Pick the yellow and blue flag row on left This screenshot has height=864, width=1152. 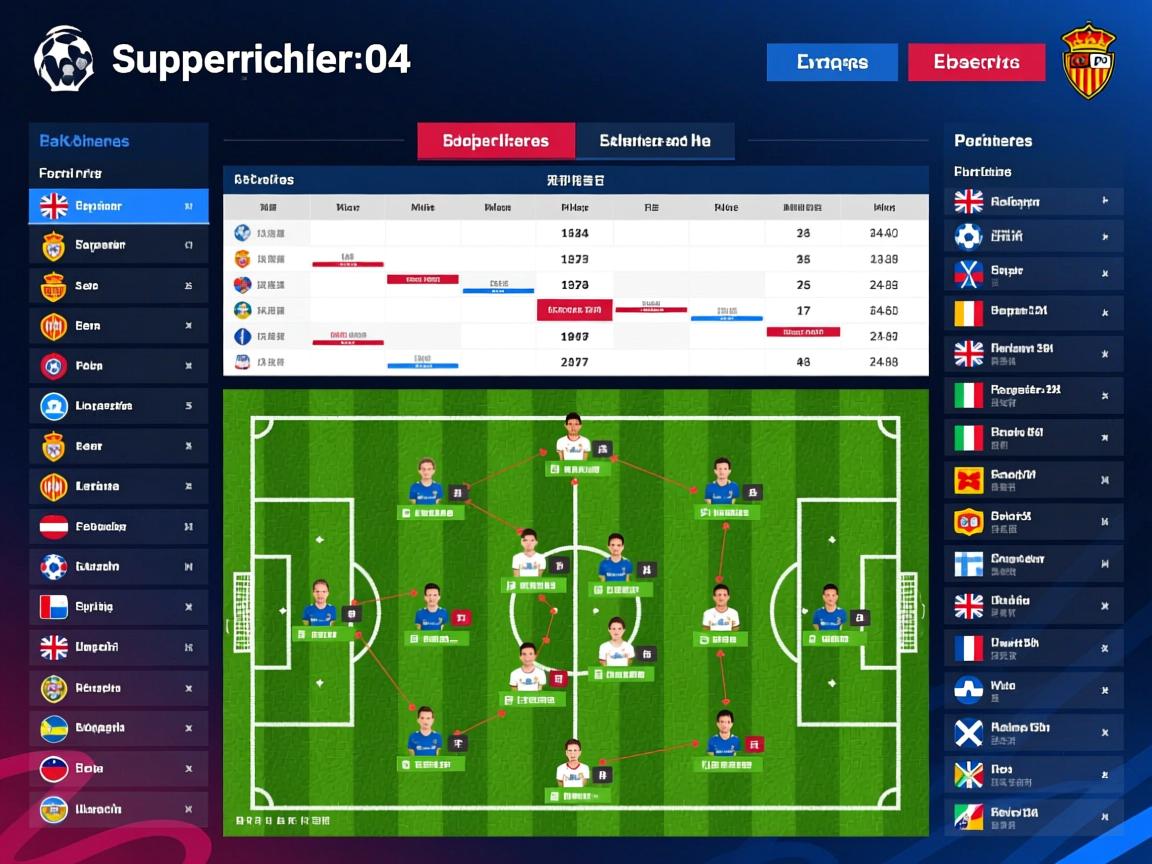[118, 728]
